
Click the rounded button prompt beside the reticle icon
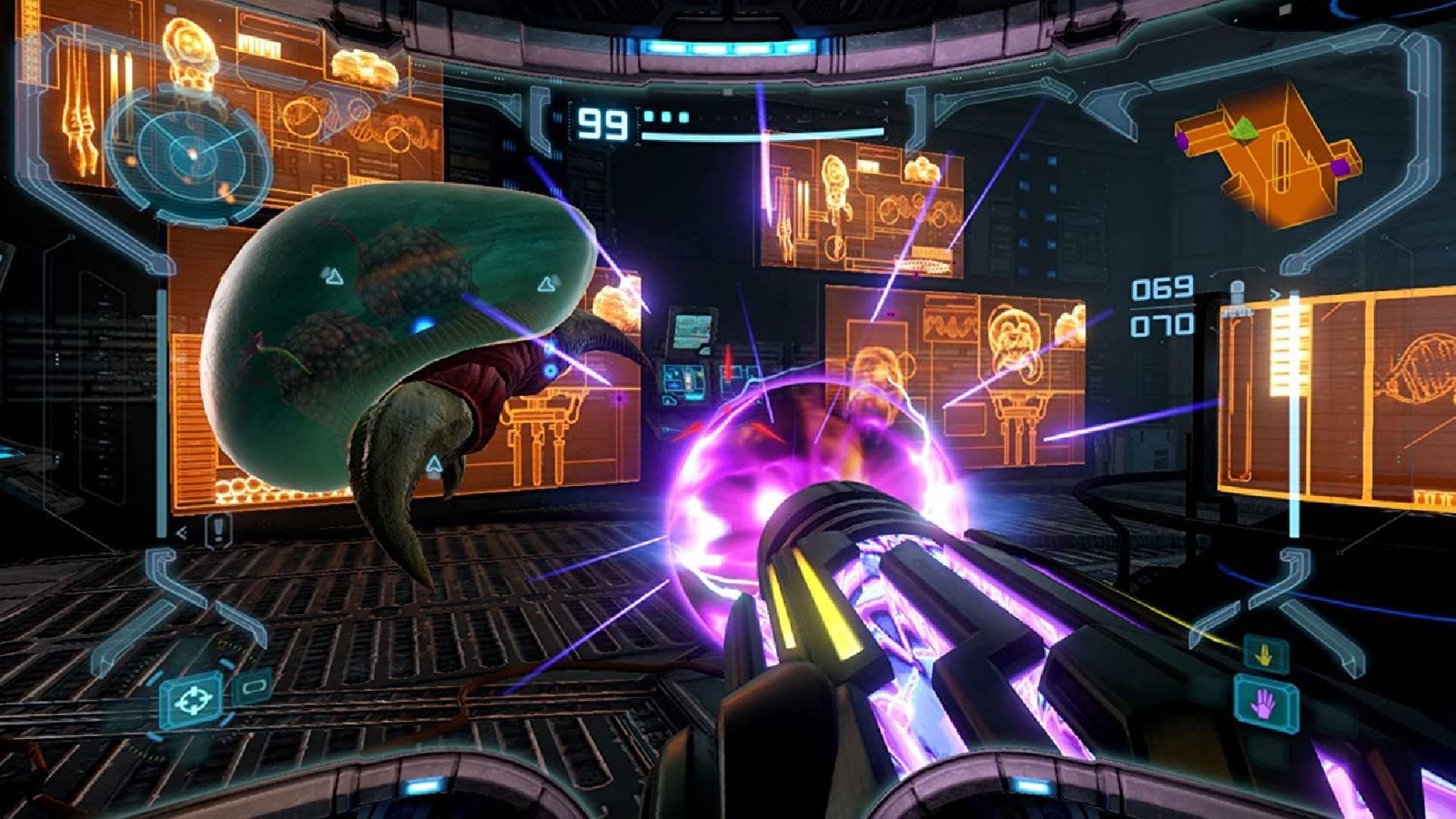pyautogui.click(x=252, y=688)
